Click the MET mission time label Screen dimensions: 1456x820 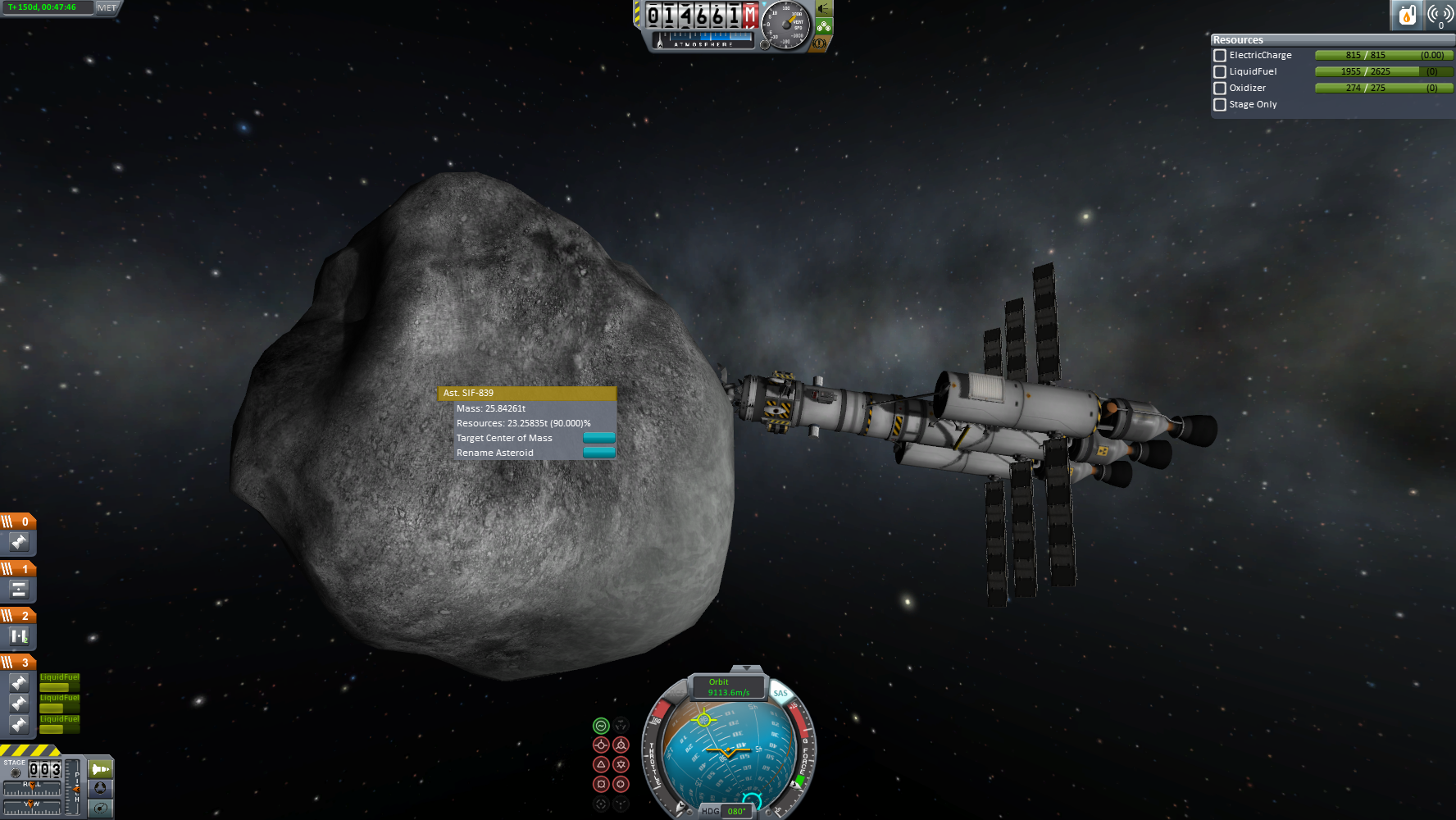(x=107, y=7)
